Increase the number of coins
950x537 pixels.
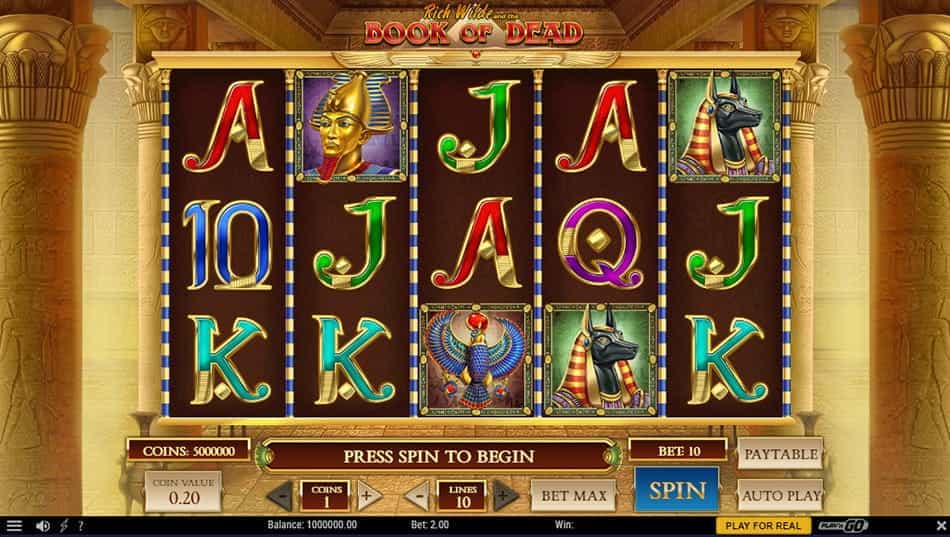point(369,495)
